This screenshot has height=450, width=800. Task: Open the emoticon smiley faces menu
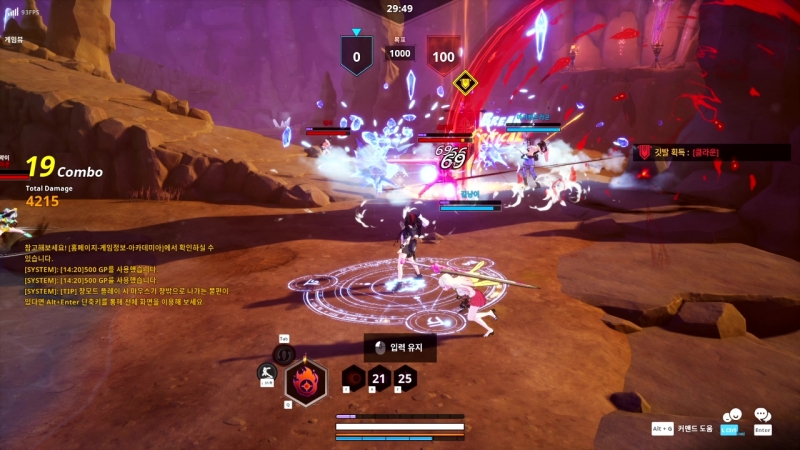pyautogui.click(x=732, y=416)
